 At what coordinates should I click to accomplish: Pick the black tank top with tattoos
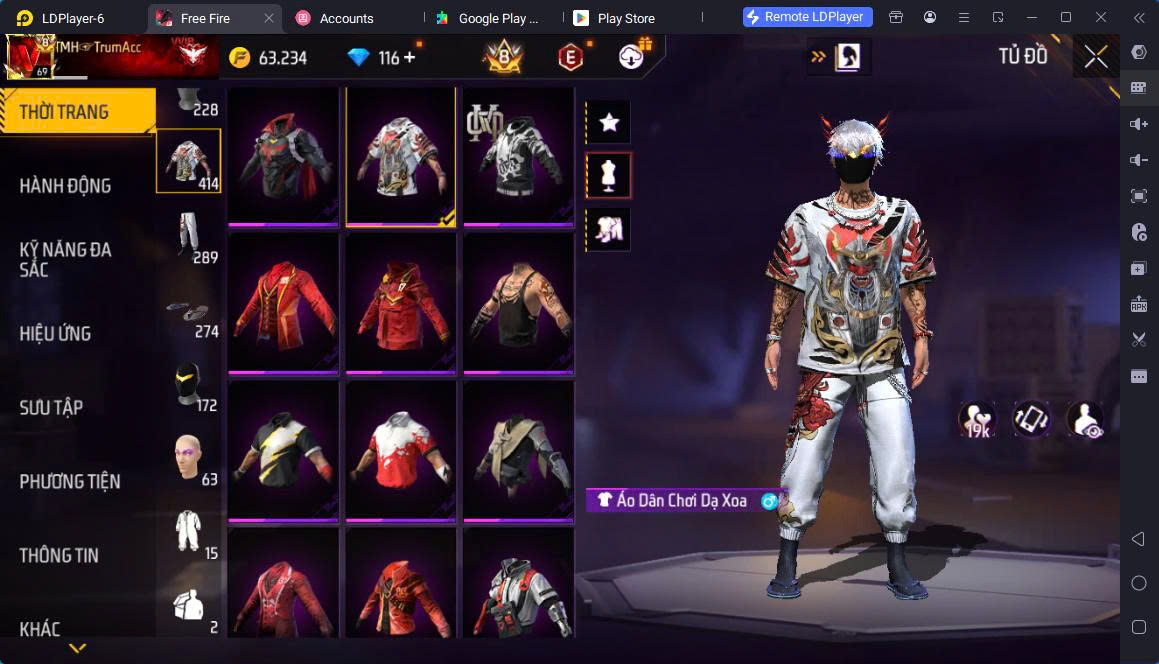click(518, 304)
